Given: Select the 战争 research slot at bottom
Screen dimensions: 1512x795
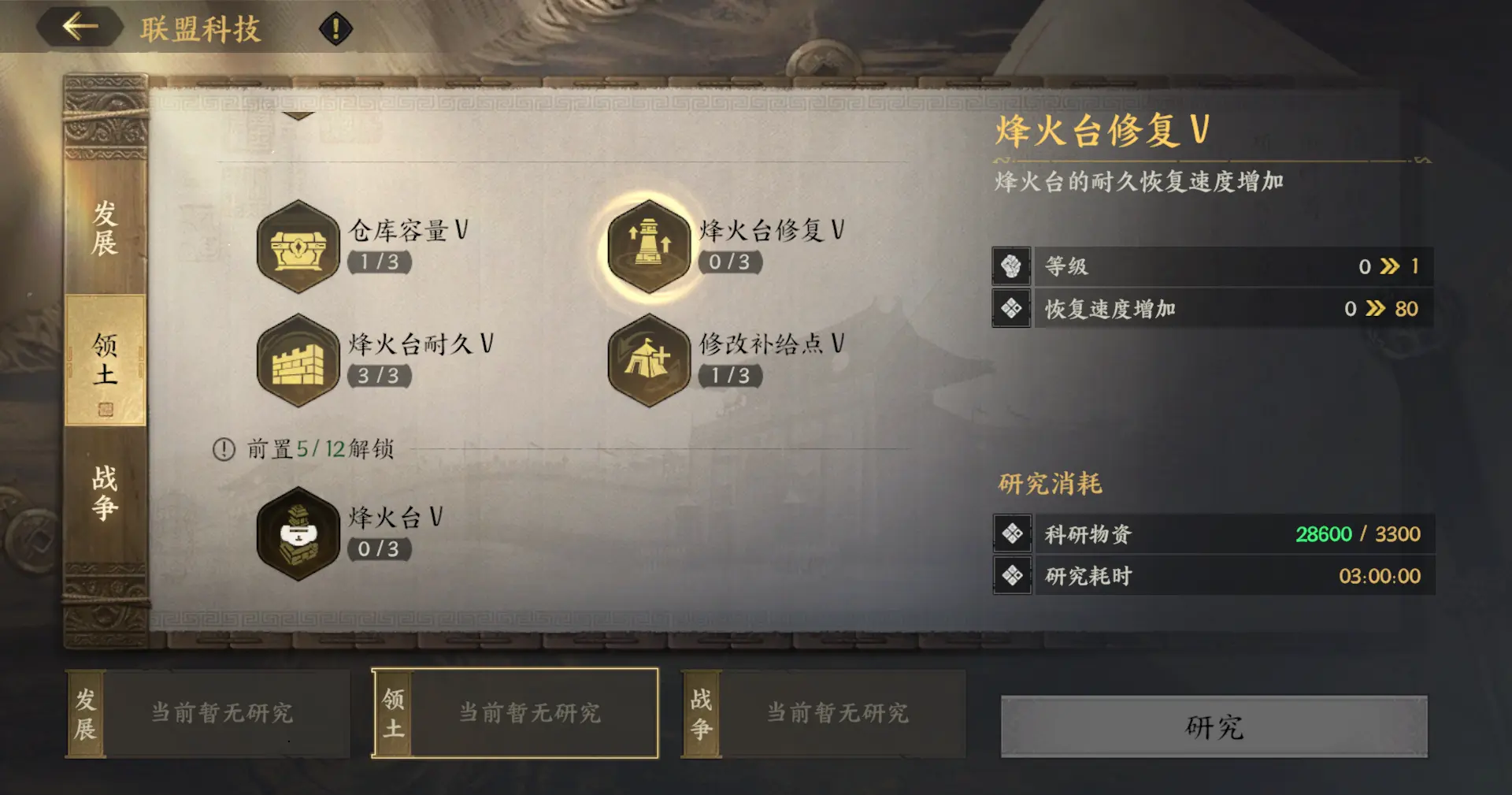Looking at the screenshot, I should pyautogui.click(x=699, y=712).
